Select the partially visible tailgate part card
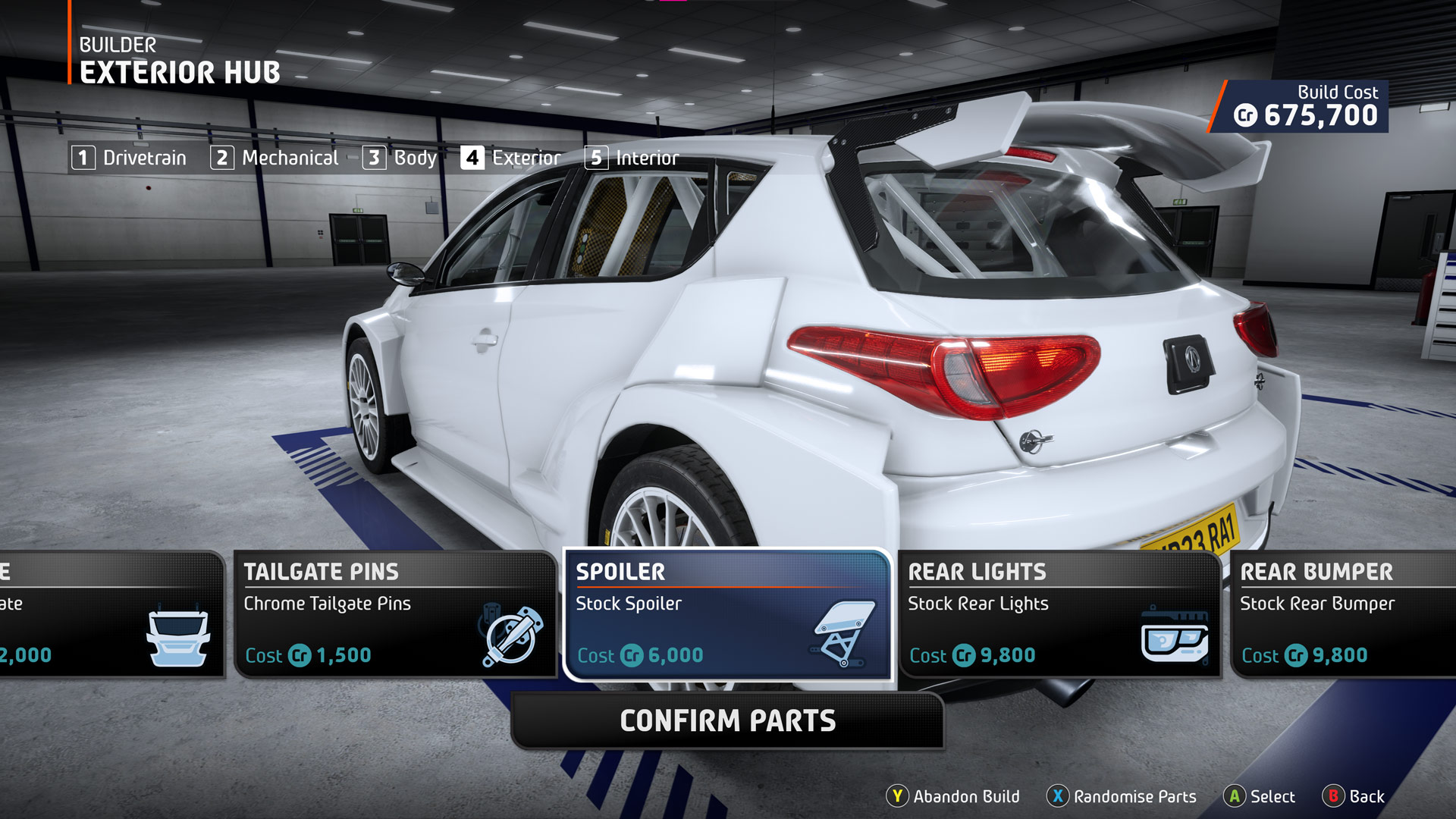Viewport: 1456px width, 819px height. (x=110, y=614)
